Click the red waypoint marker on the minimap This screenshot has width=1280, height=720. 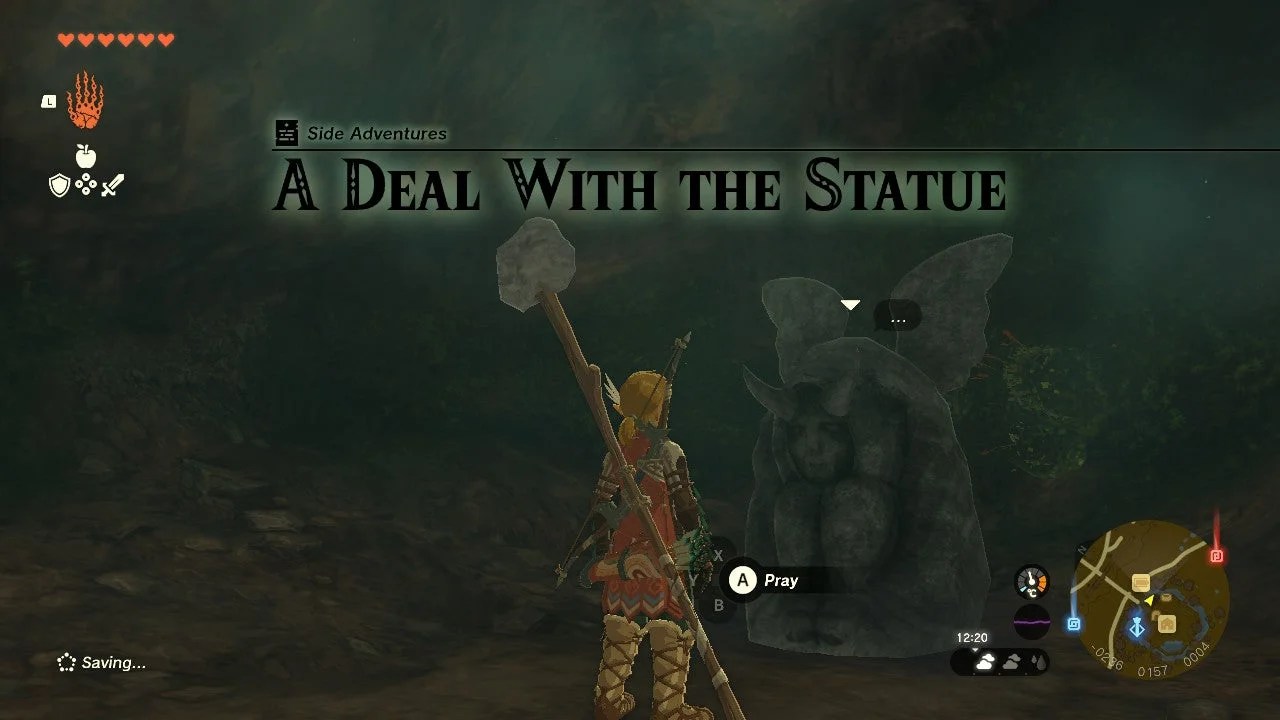1216,554
